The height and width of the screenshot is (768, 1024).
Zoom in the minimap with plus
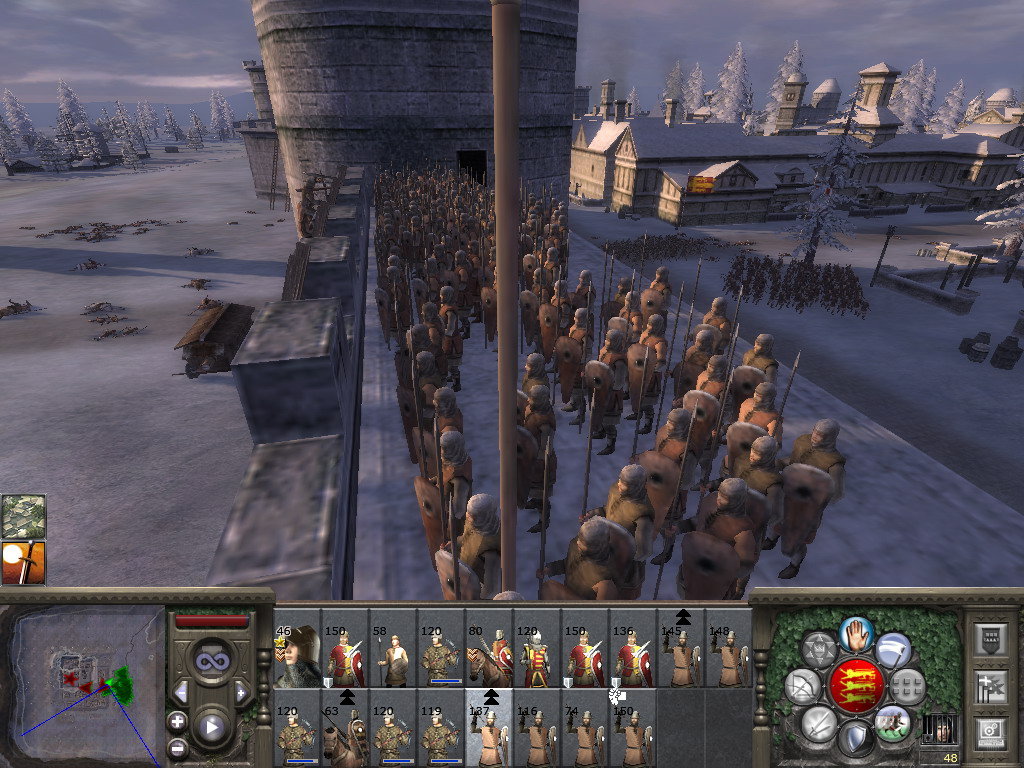point(177,720)
